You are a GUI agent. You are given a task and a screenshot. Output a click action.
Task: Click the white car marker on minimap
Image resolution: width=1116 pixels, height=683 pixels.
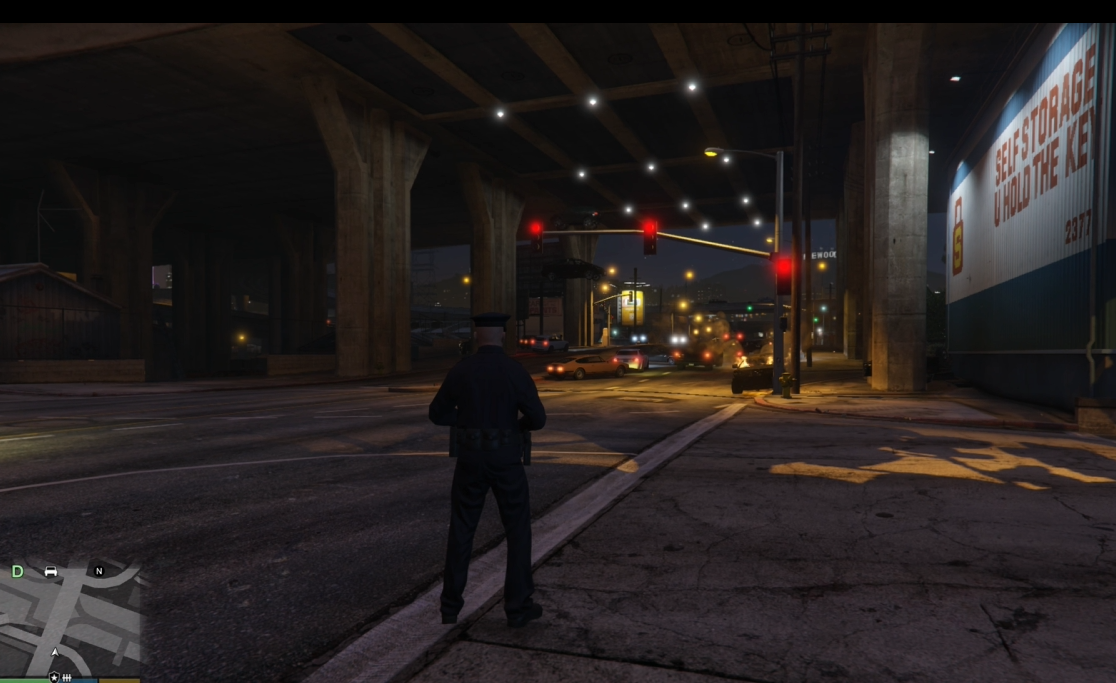(51, 572)
